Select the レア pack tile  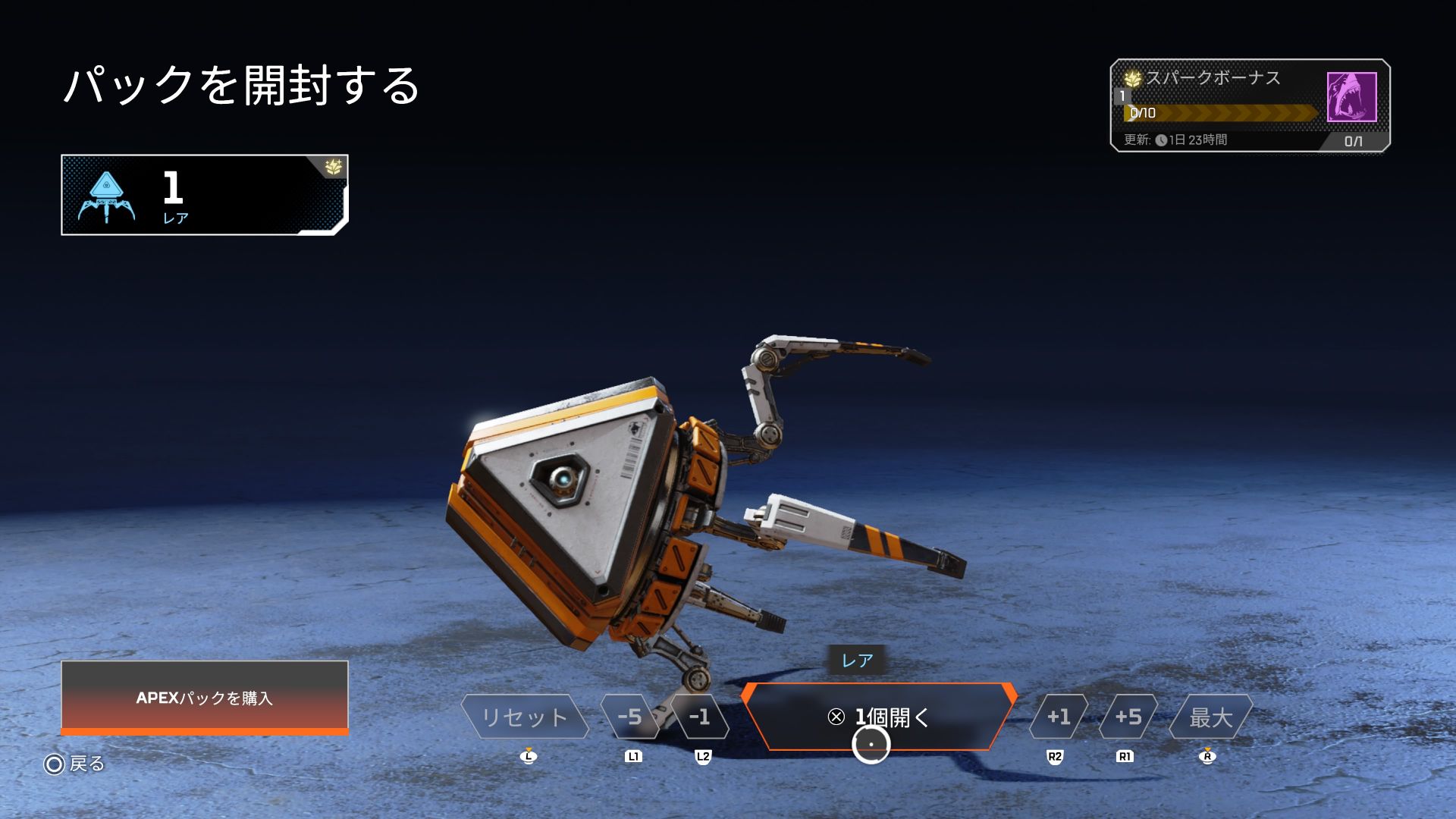[x=205, y=195]
